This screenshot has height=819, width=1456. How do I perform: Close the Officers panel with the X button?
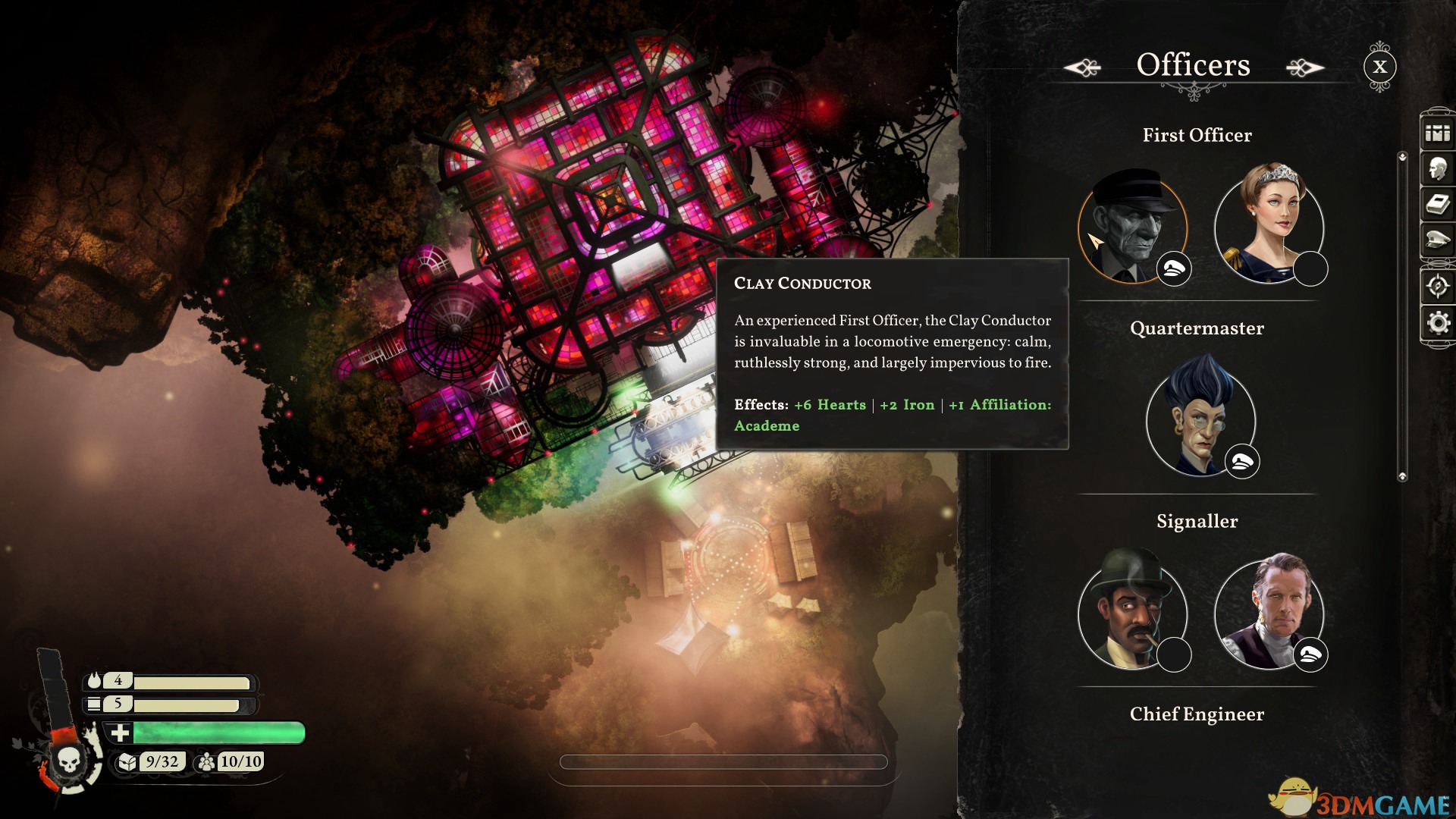(x=1379, y=67)
